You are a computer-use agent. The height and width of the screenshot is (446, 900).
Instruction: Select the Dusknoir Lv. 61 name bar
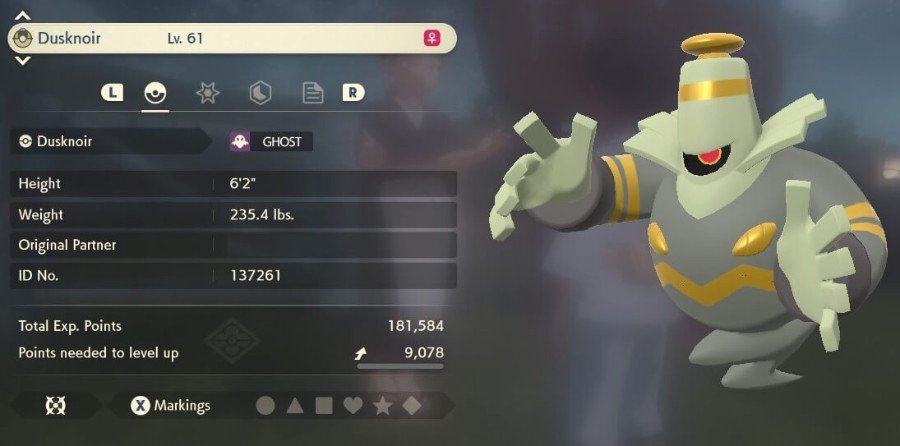(232, 39)
